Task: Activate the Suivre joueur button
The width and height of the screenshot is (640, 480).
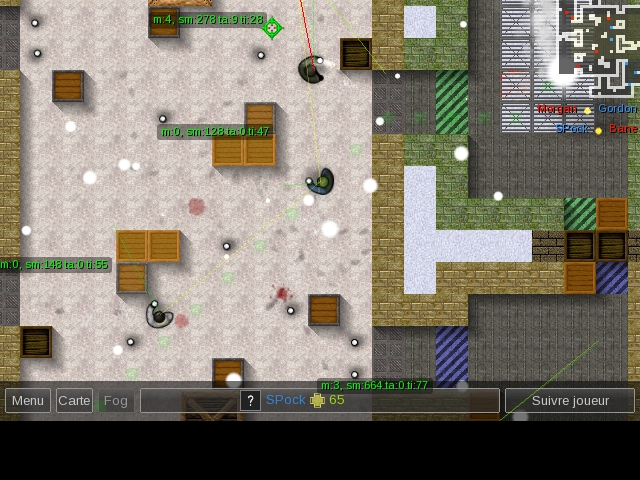Action: 569,401
